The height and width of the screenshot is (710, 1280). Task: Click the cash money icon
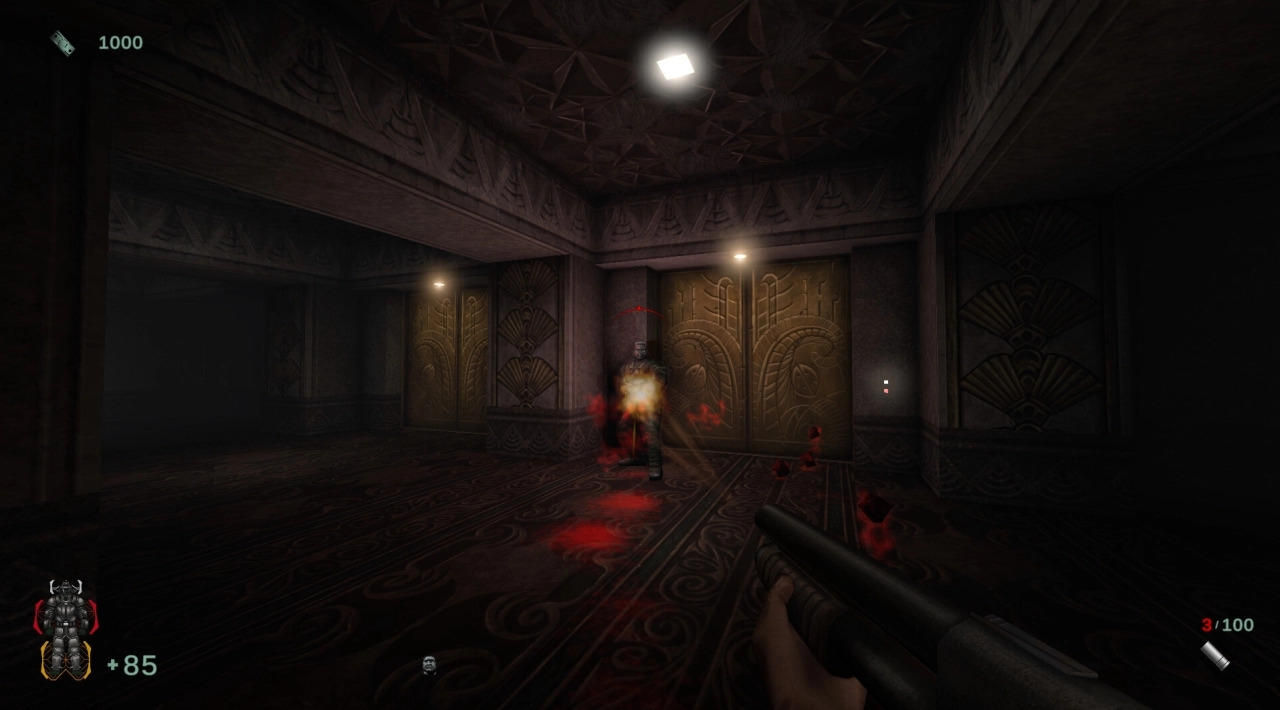63,43
